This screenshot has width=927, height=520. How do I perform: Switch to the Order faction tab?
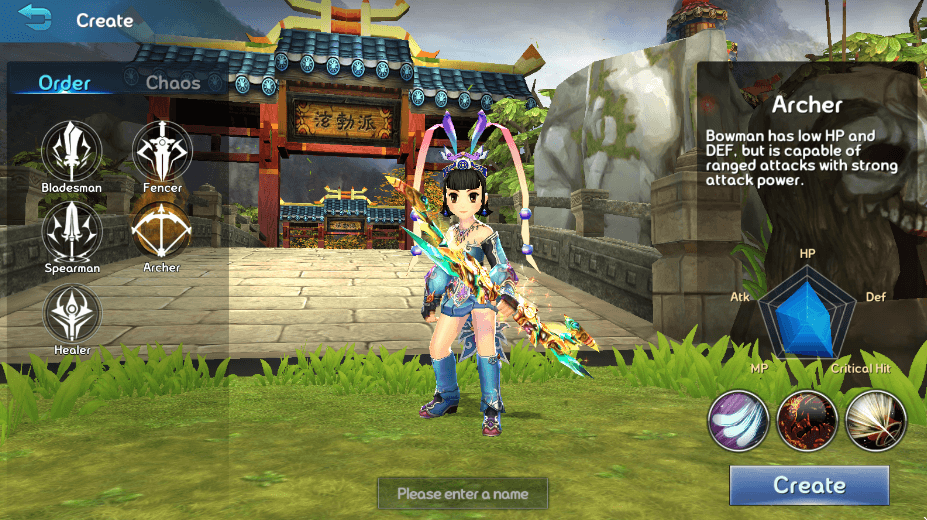click(x=65, y=83)
